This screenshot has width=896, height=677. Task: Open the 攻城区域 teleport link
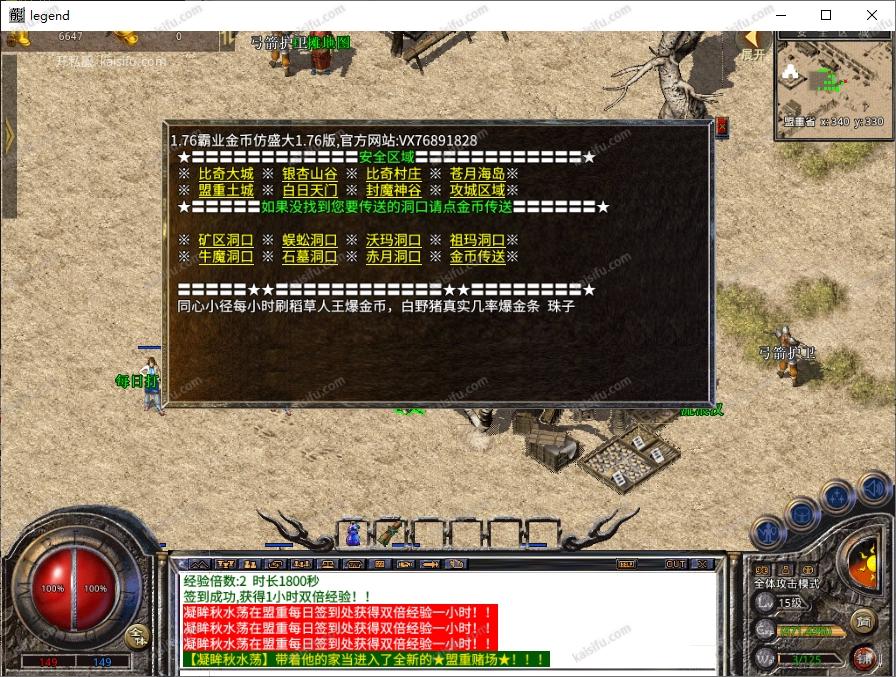tap(477, 190)
